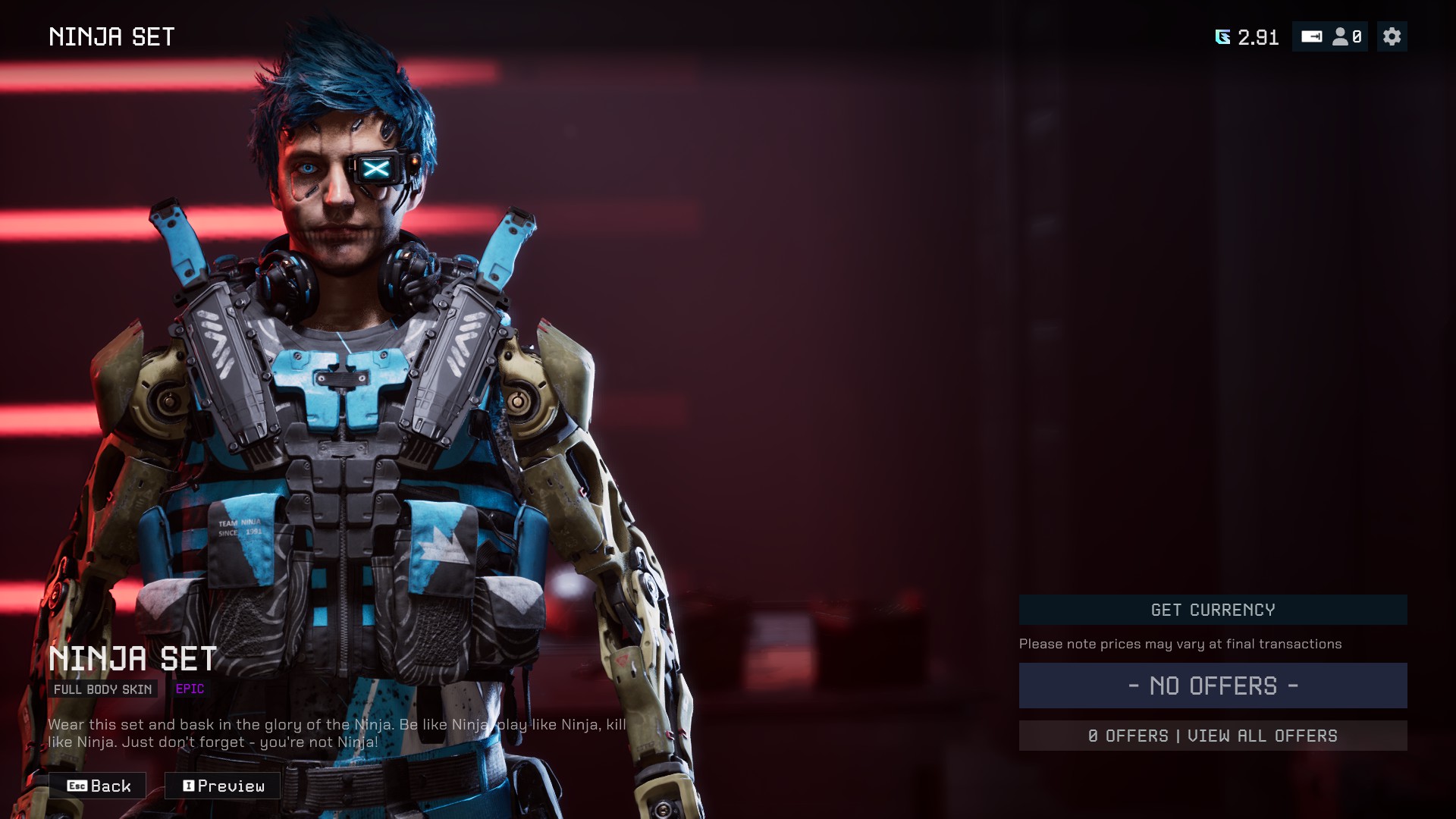This screenshot has width=1456, height=819.
Task: Select the No Offers button
Action: point(1213,686)
